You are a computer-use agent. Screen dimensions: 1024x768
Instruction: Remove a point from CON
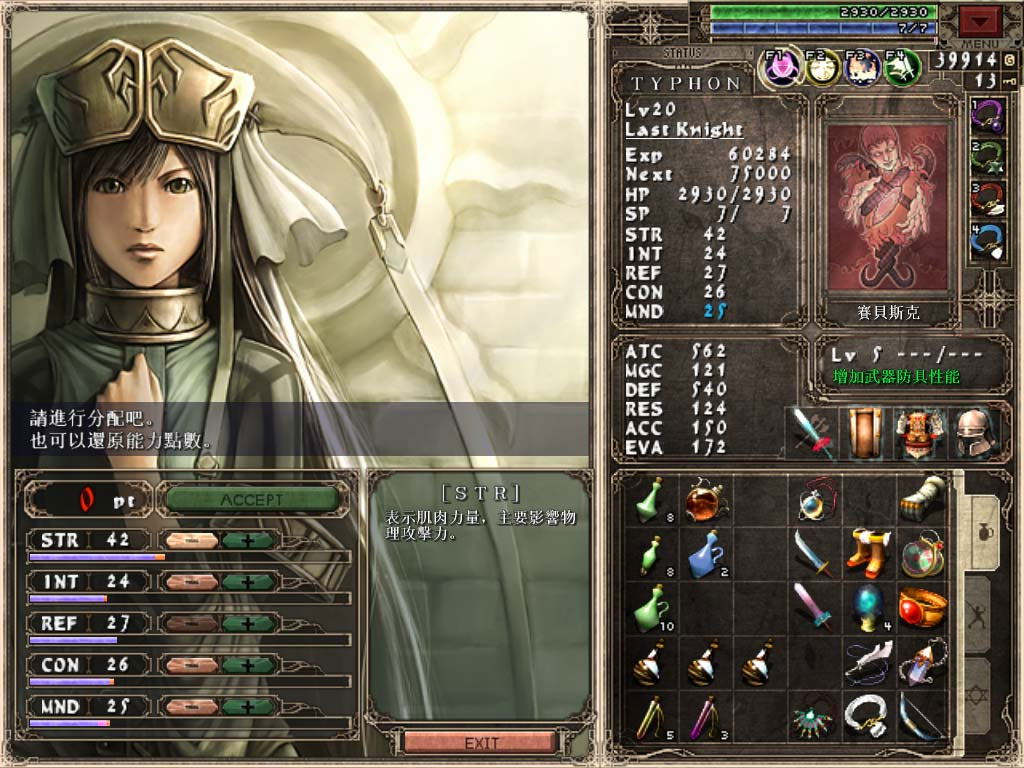(192, 665)
